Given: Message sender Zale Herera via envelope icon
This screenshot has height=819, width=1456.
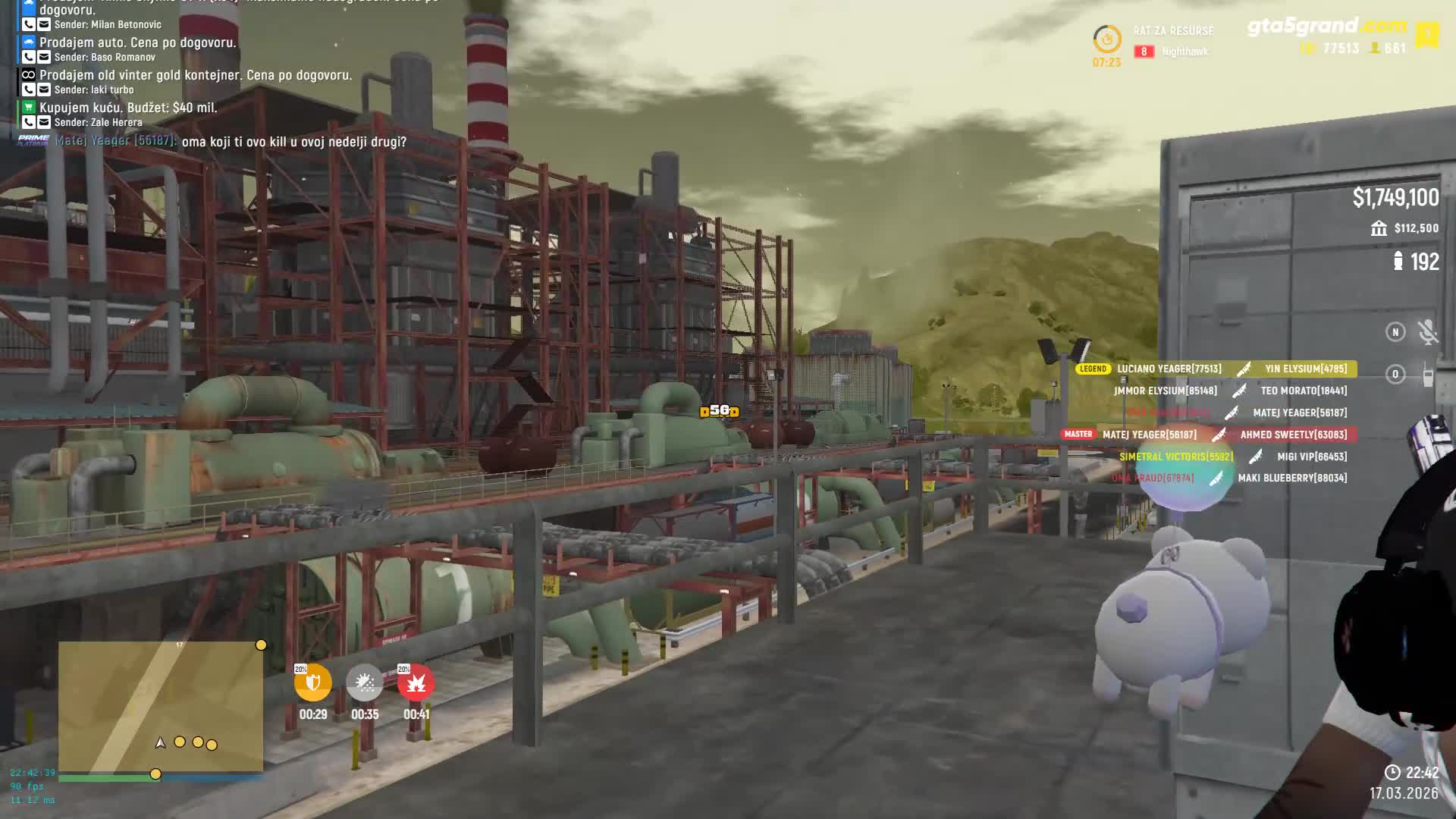Looking at the screenshot, I should click(44, 122).
